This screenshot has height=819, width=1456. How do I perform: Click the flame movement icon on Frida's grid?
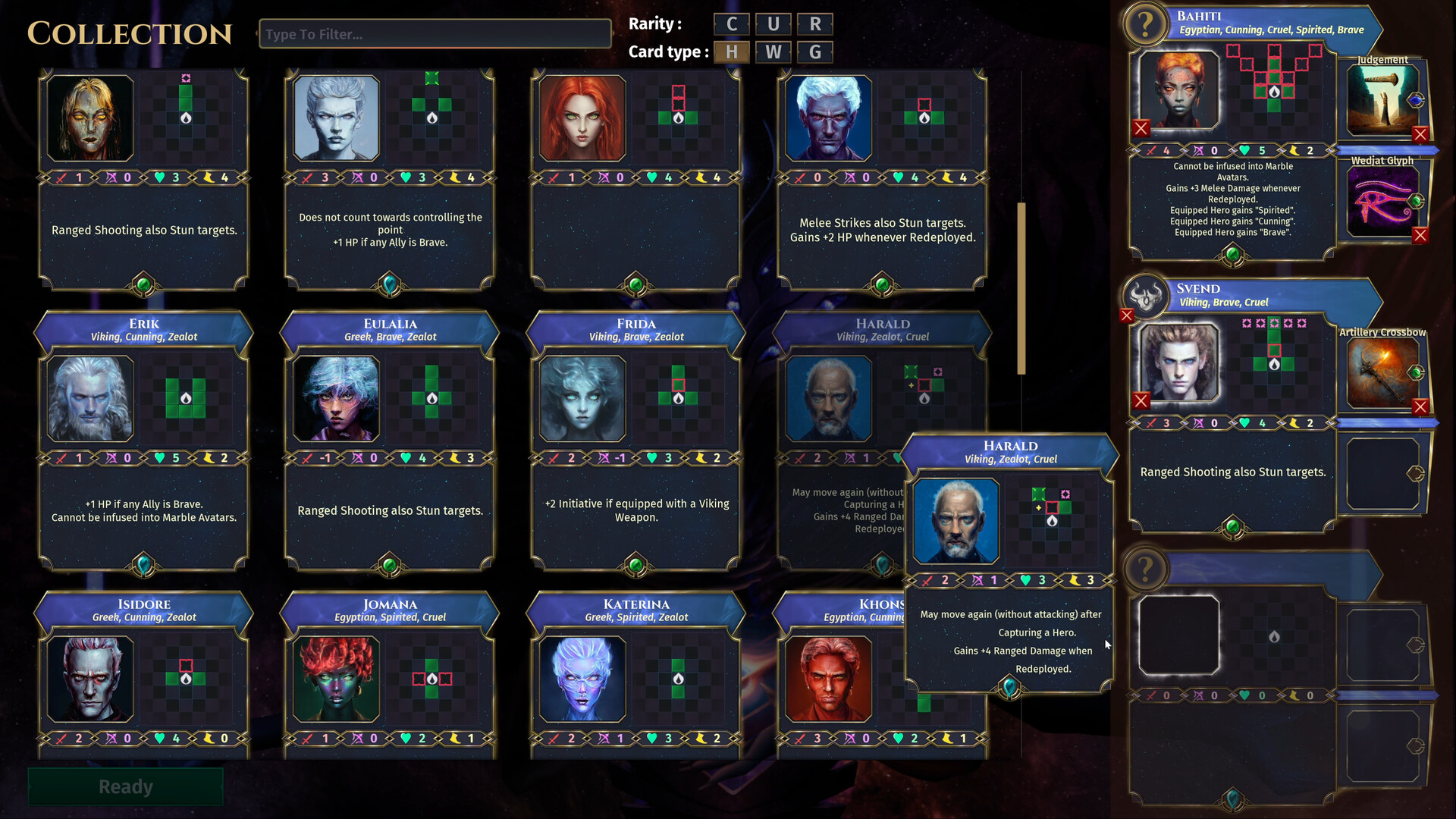pos(677,400)
